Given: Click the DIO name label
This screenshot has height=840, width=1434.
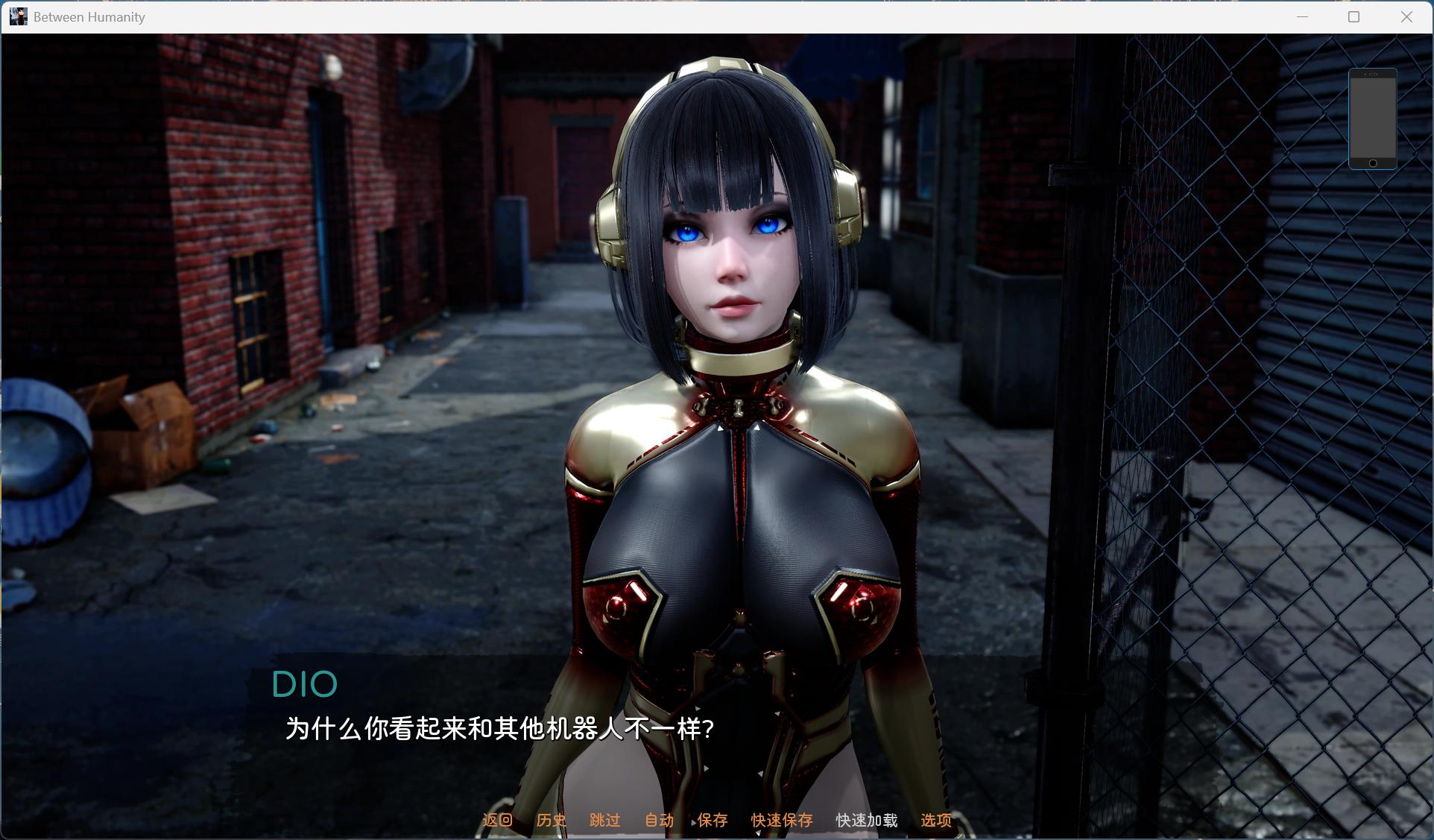Looking at the screenshot, I should point(305,683).
